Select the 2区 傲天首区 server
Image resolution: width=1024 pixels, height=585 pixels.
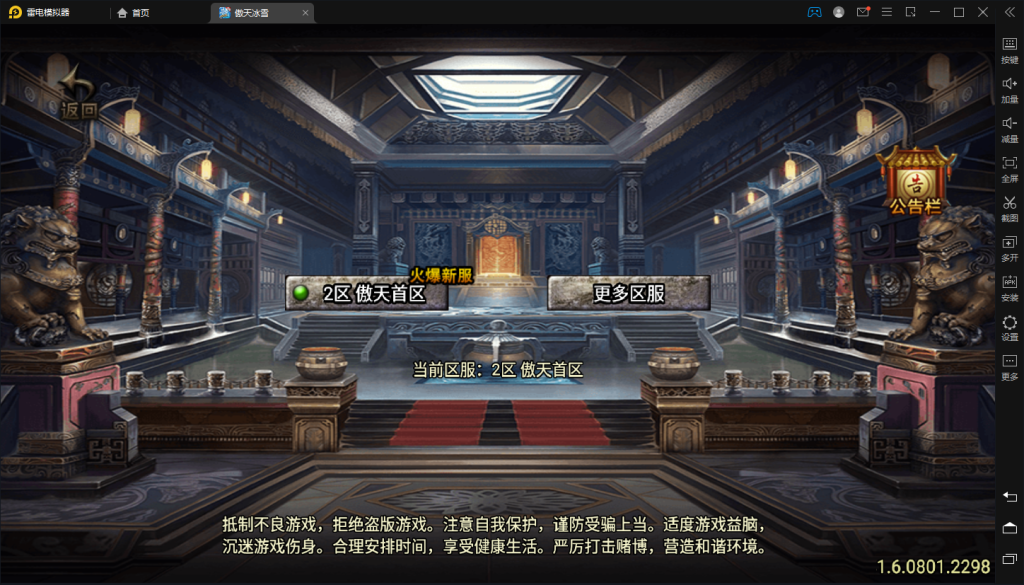[x=366, y=293]
